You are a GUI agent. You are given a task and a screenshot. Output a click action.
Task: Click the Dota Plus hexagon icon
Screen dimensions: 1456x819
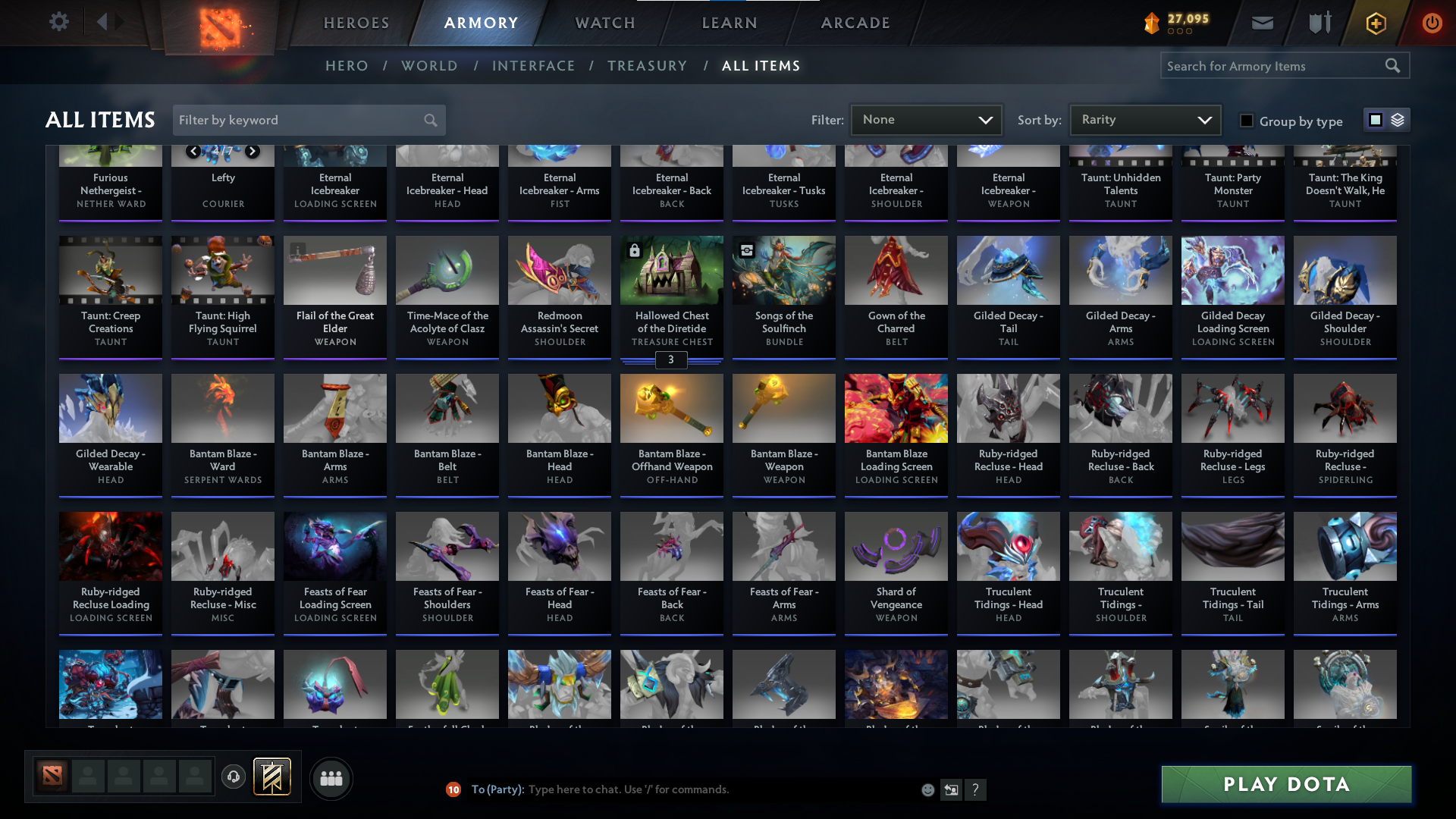pos(1375,23)
